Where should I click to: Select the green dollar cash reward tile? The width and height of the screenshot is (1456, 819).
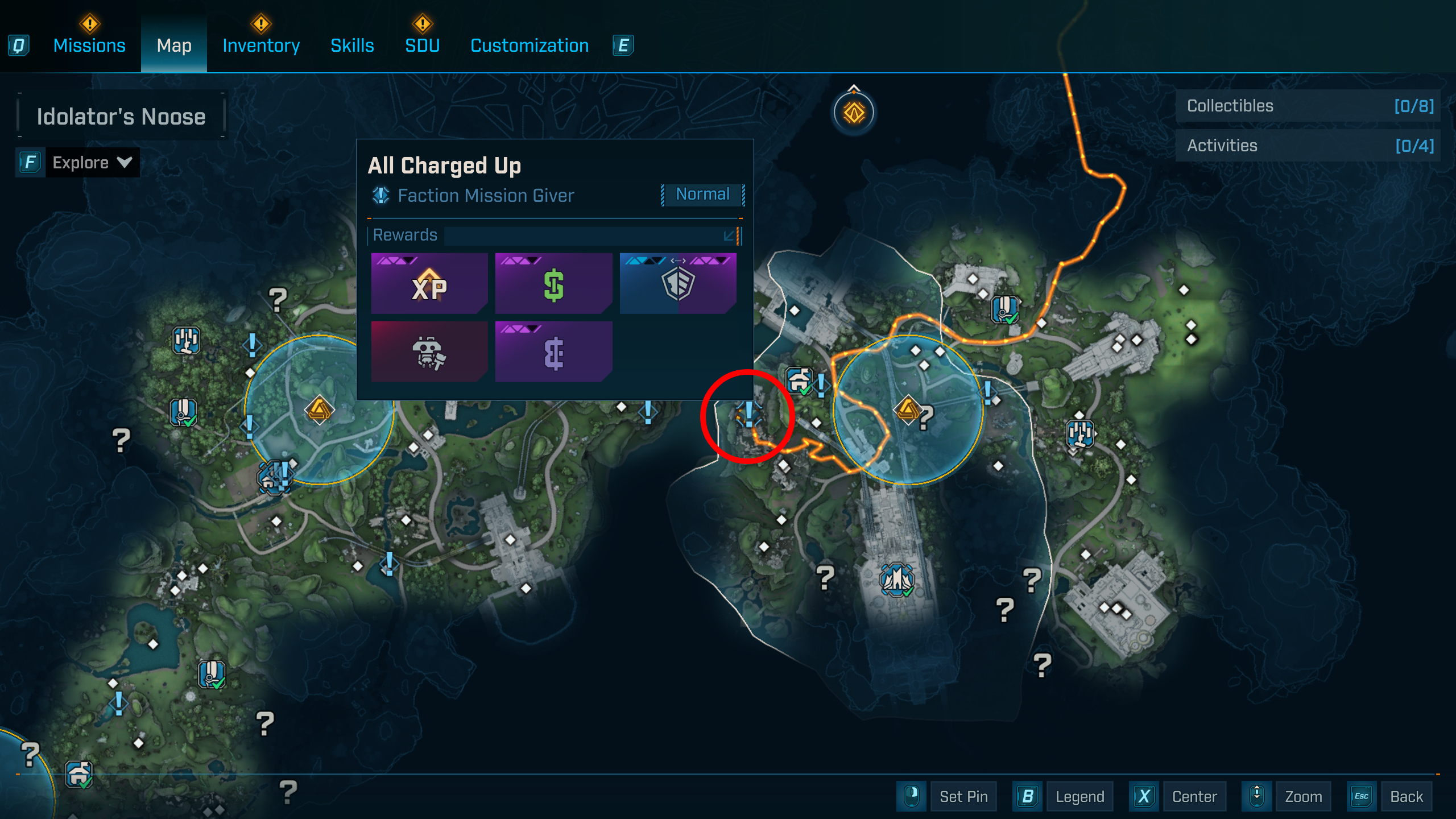pos(553,283)
